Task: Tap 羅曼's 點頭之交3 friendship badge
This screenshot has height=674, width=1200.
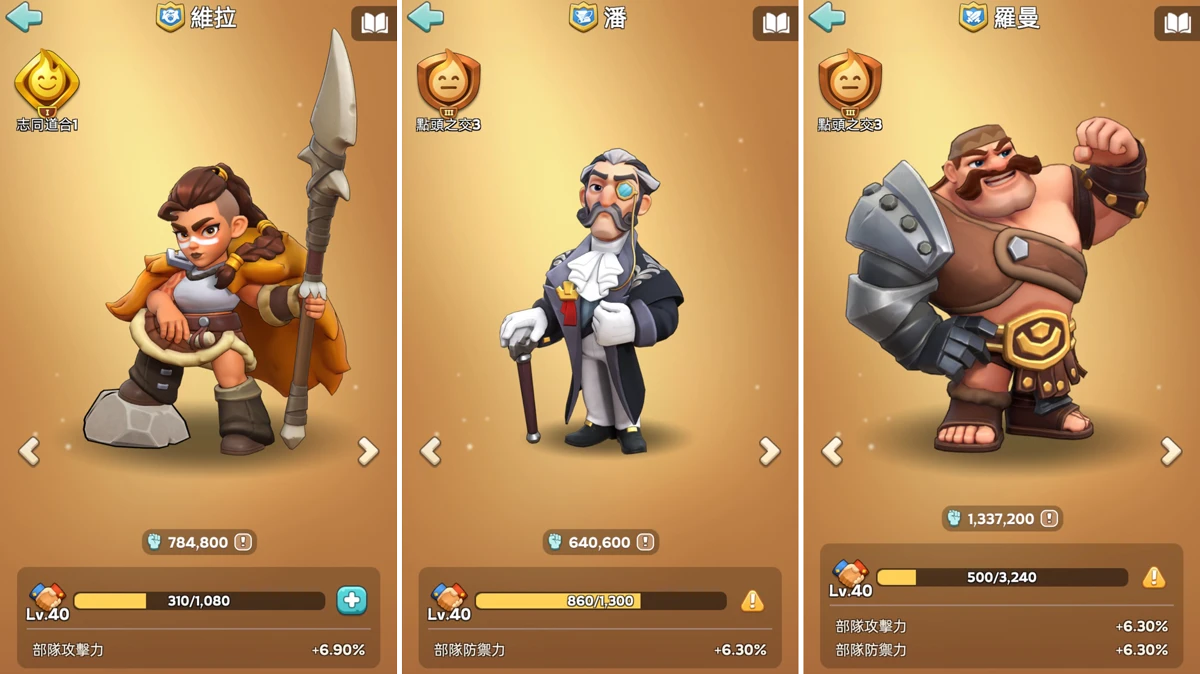Action: pyautogui.click(x=849, y=84)
